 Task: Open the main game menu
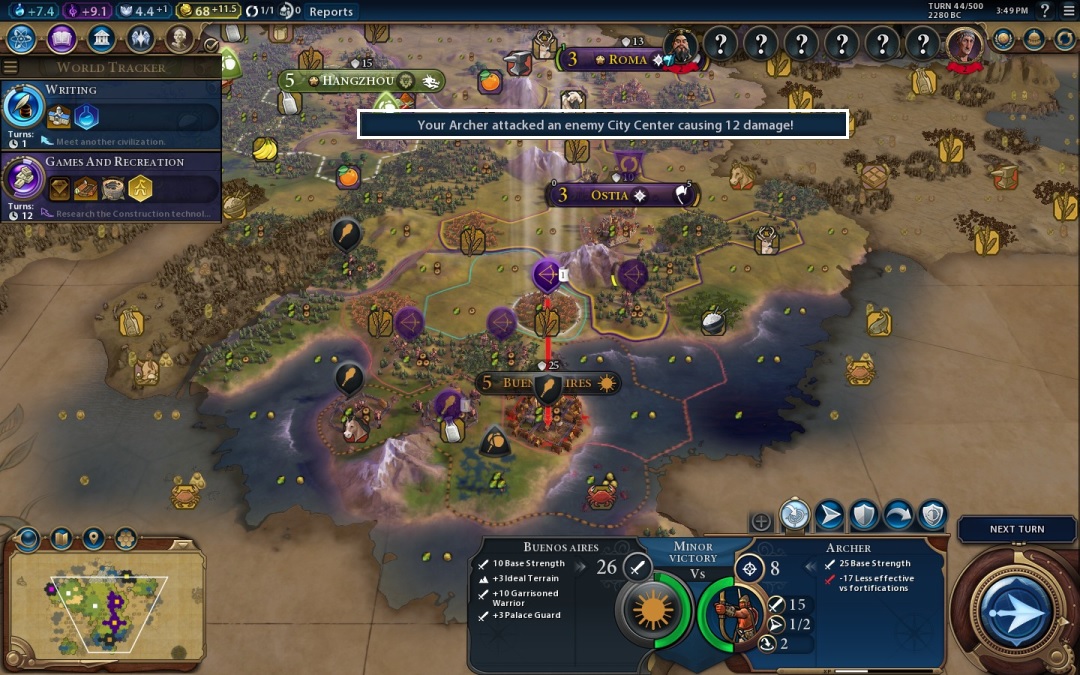pyautogui.click(x=1068, y=11)
